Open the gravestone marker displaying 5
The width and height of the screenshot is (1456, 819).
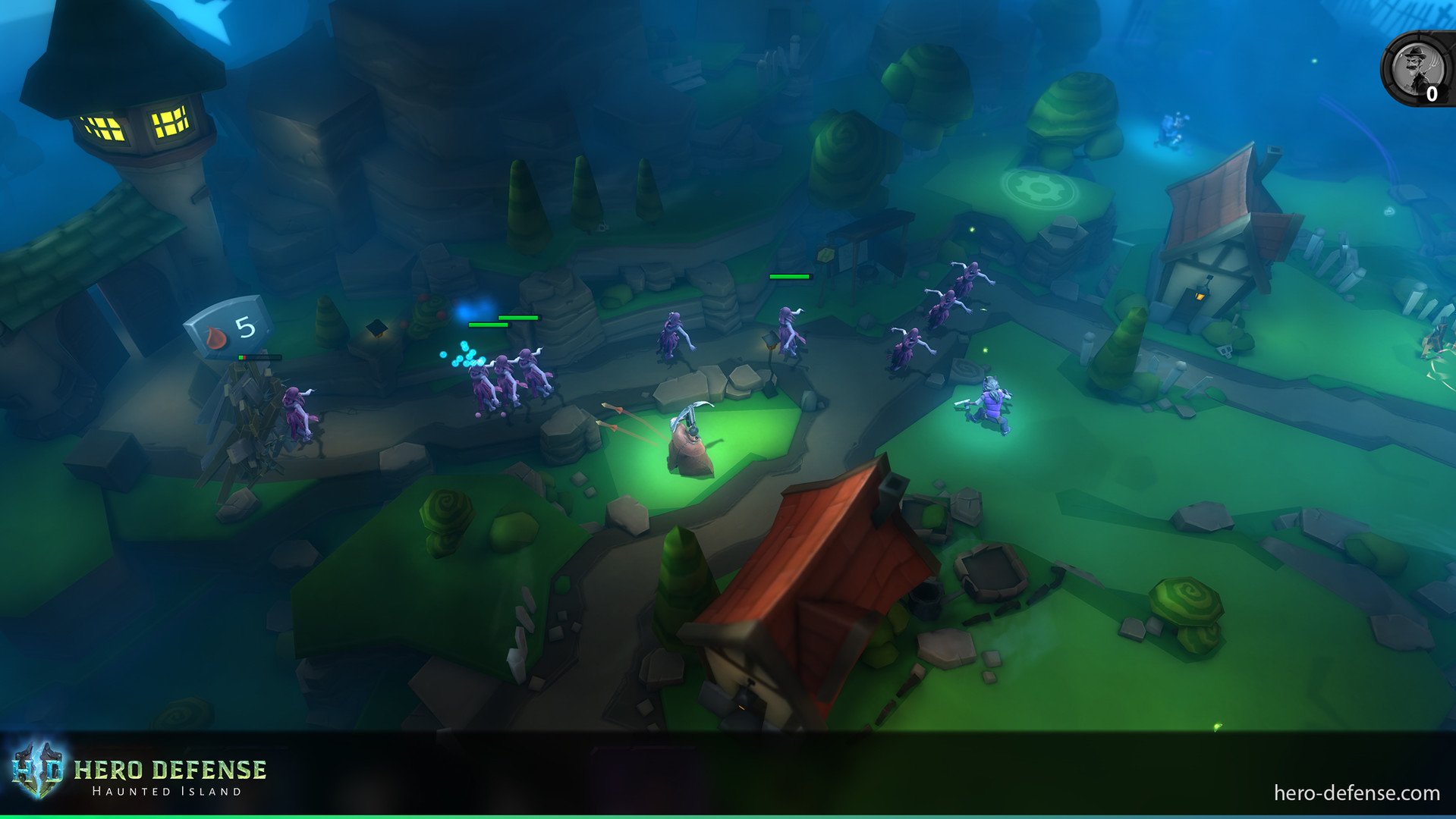click(x=244, y=325)
